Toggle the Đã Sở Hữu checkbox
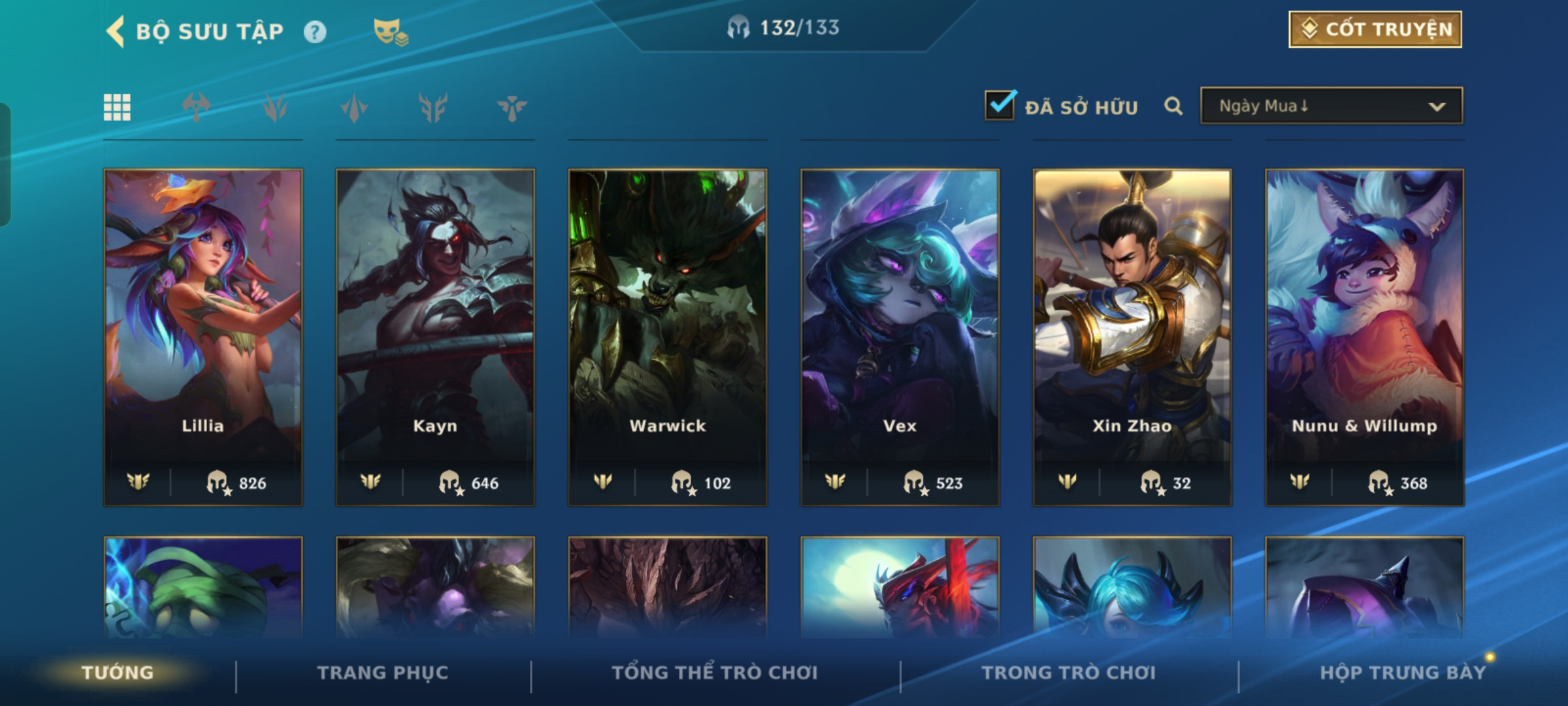Image resolution: width=1568 pixels, height=706 pixels. coord(1000,105)
